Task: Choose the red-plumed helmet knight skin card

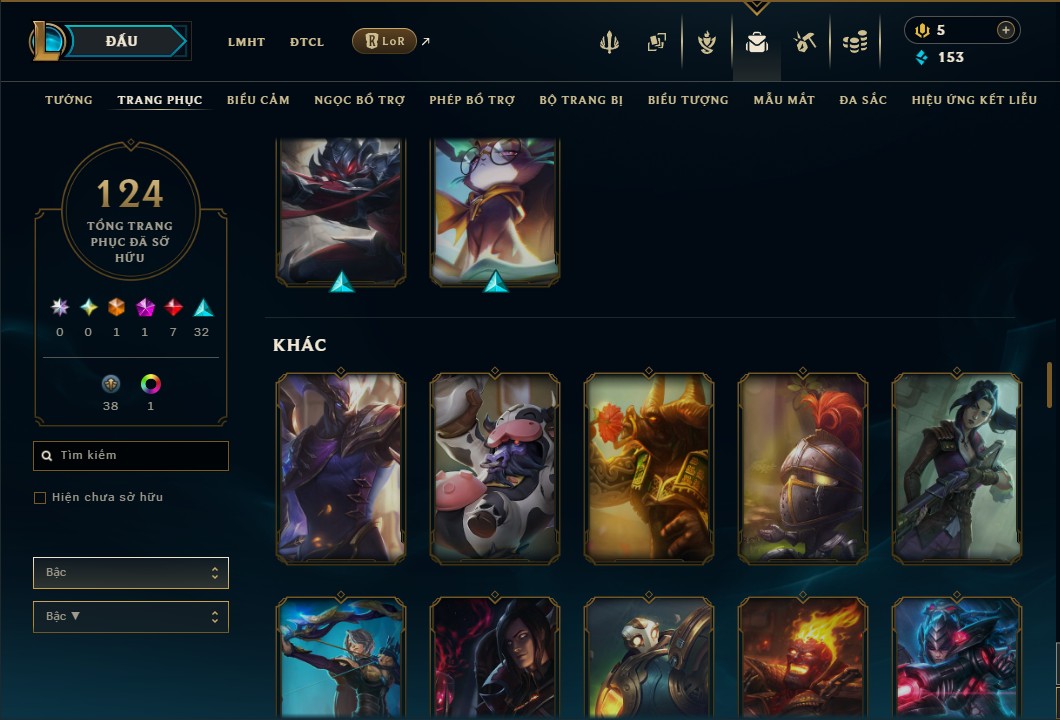Action: (803, 467)
